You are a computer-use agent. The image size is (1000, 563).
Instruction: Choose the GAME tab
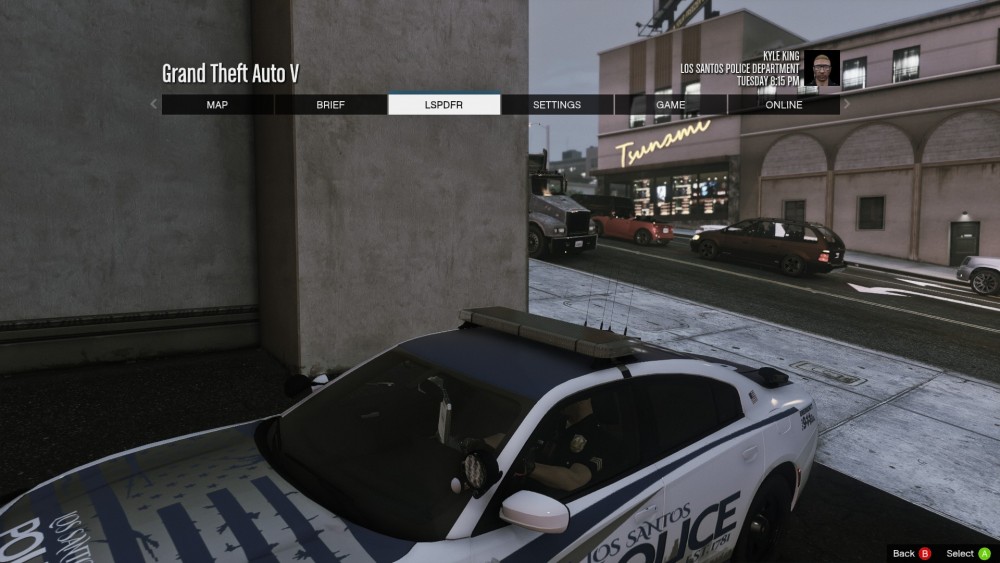[670, 105]
